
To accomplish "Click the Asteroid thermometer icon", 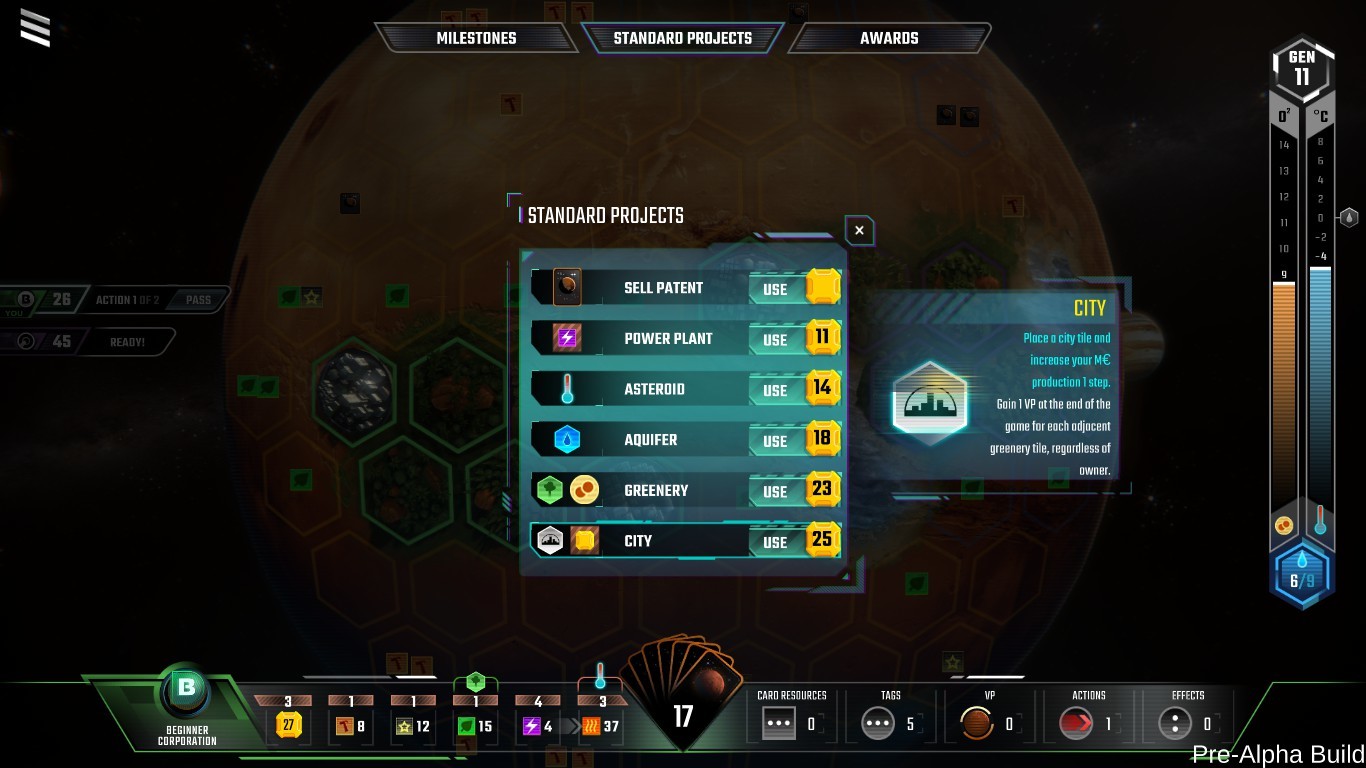I will tap(565, 389).
